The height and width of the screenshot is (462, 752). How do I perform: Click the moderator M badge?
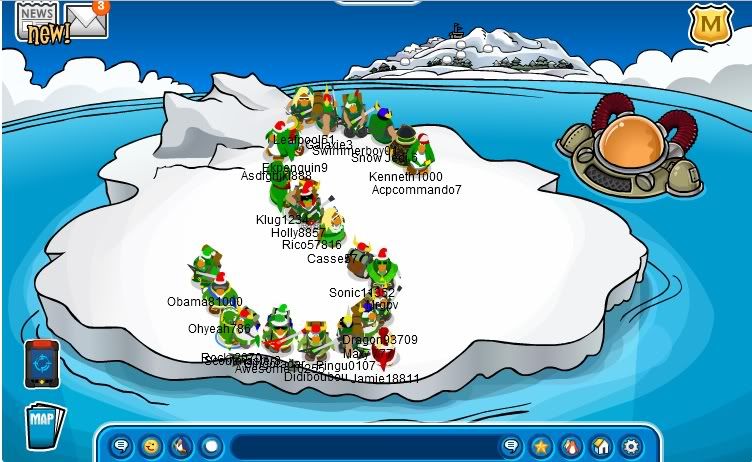(x=709, y=24)
